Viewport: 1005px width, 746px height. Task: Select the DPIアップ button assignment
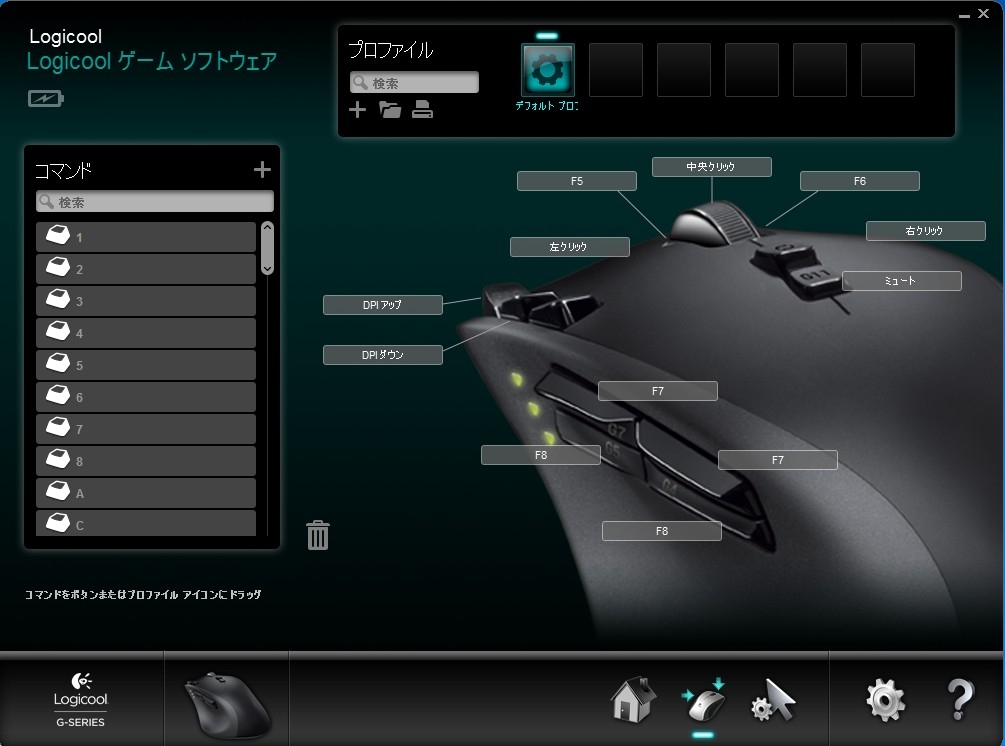click(x=382, y=305)
